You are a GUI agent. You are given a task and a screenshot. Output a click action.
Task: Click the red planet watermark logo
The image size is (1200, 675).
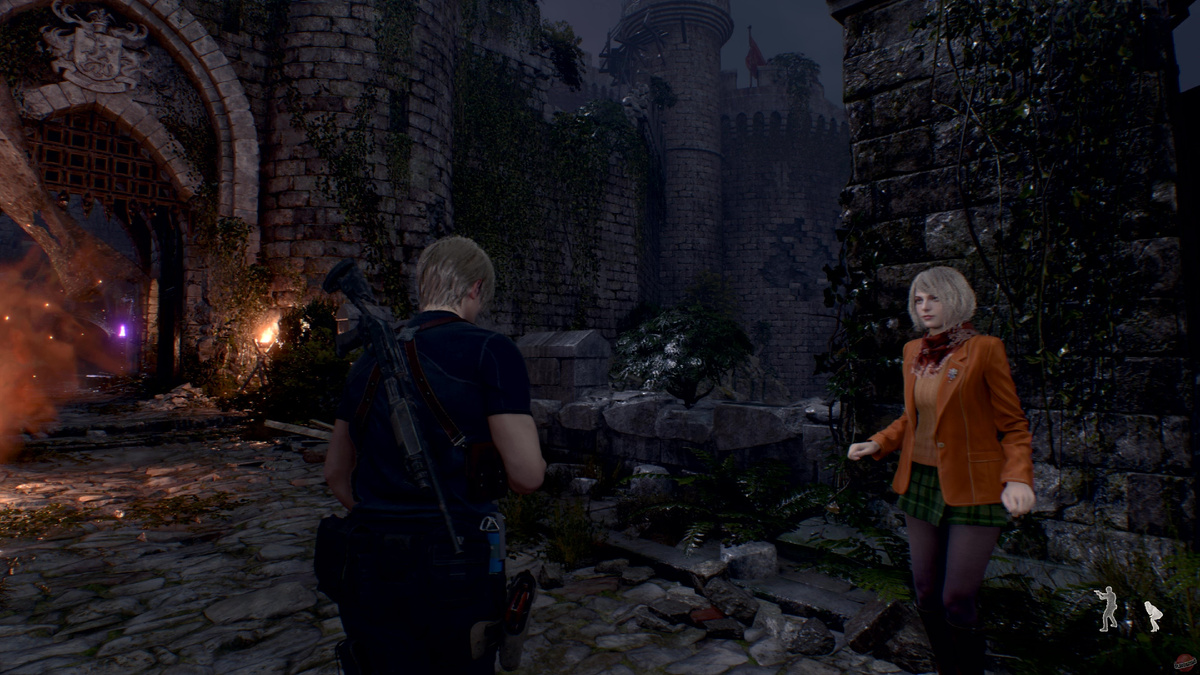[x=1185, y=662]
